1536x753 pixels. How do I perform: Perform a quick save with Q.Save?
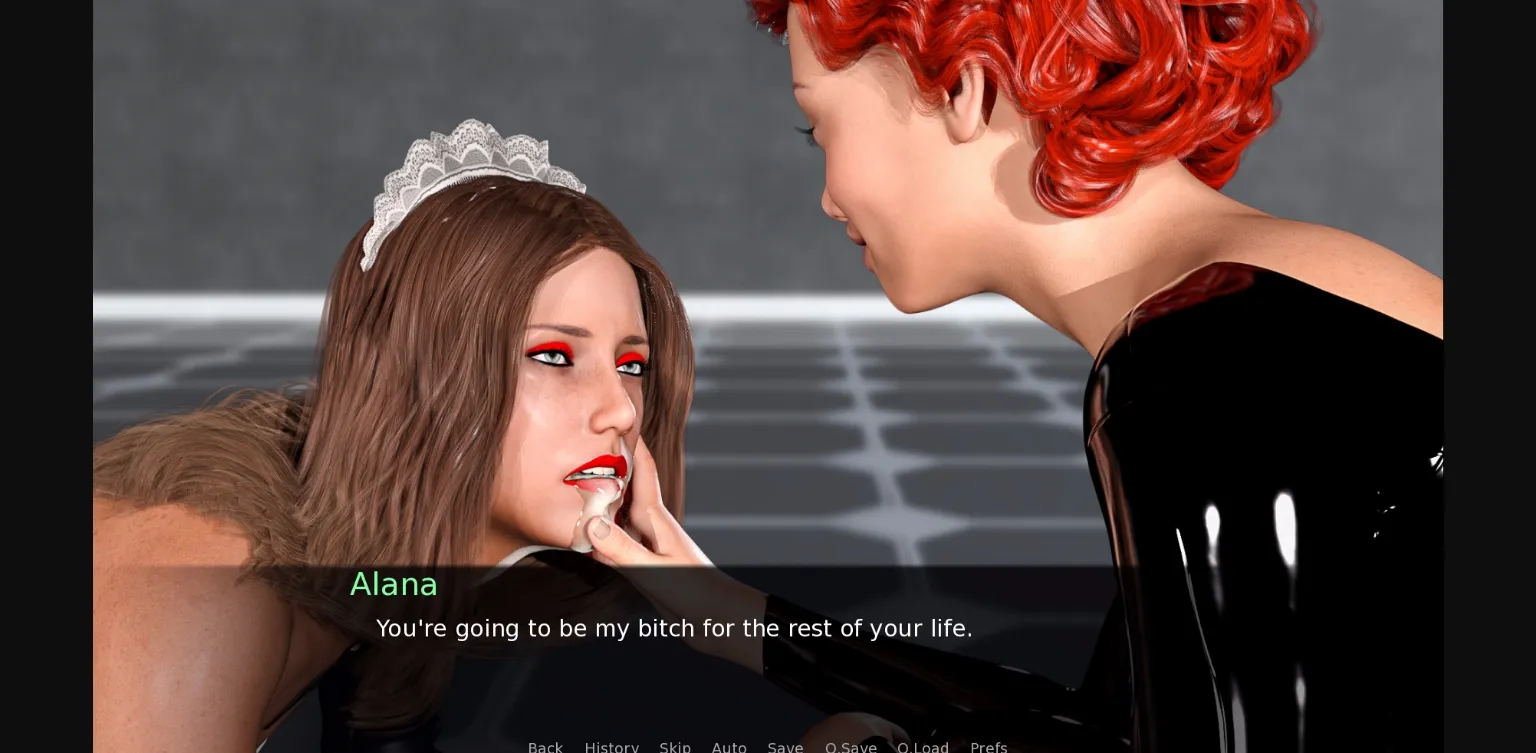[851, 747]
